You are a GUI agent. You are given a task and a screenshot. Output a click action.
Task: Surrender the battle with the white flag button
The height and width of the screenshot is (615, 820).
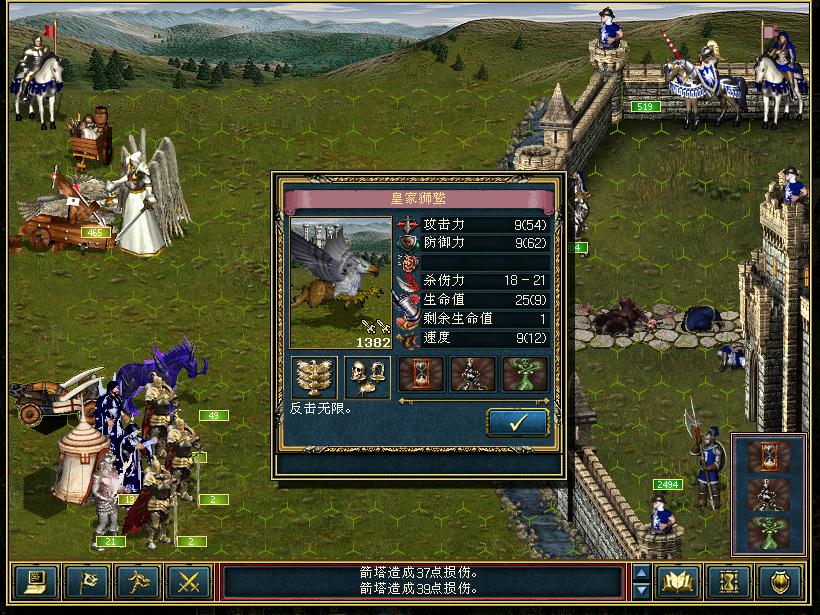(x=87, y=582)
